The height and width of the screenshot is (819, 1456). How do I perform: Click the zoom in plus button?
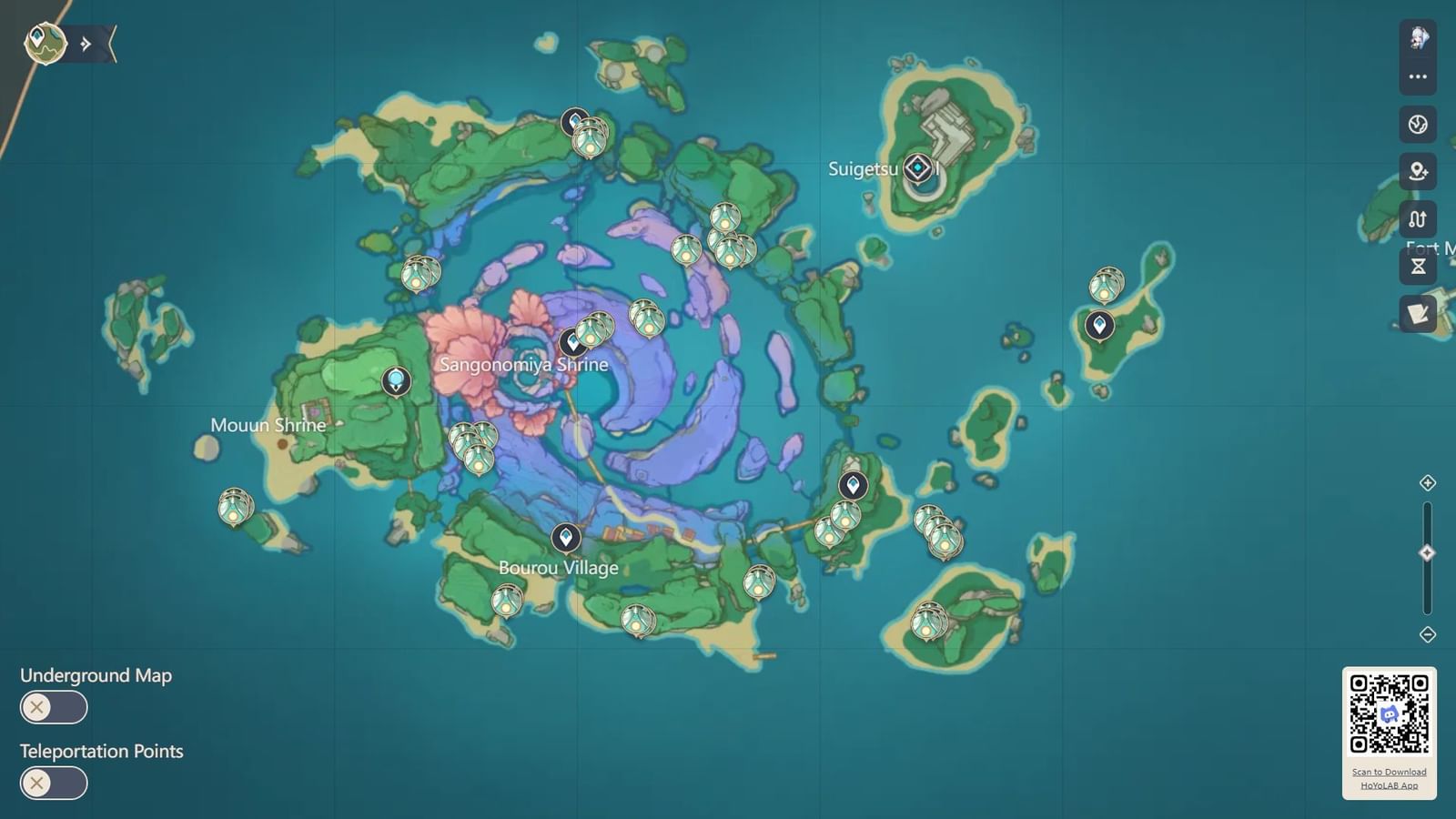tap(1428, 484)
